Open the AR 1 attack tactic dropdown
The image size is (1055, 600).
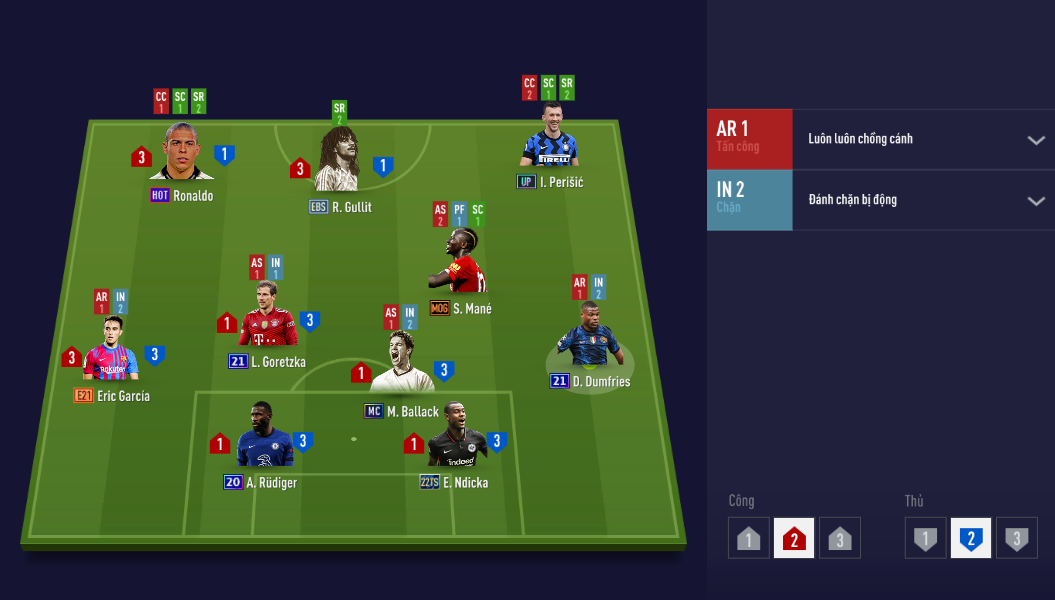1035,139
